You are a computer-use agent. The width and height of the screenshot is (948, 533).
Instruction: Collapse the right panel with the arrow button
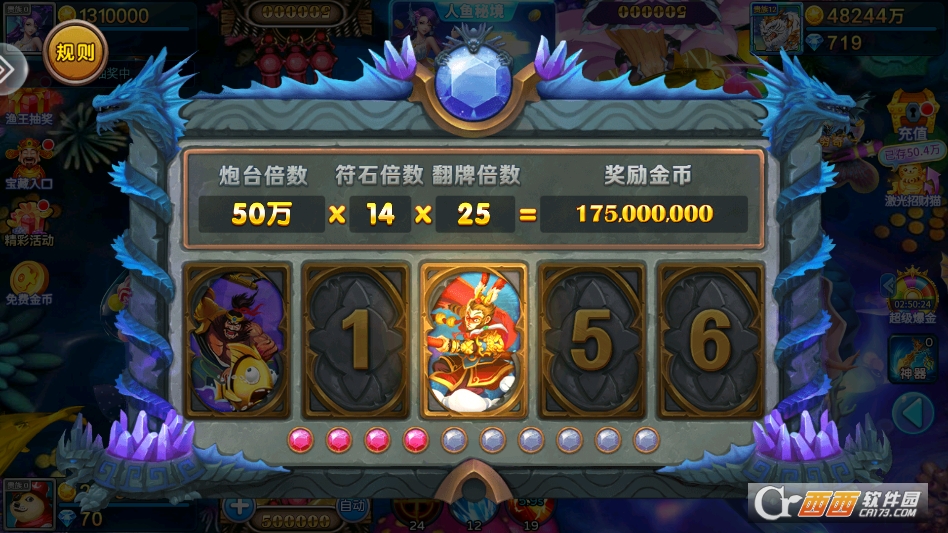point(911,411)
